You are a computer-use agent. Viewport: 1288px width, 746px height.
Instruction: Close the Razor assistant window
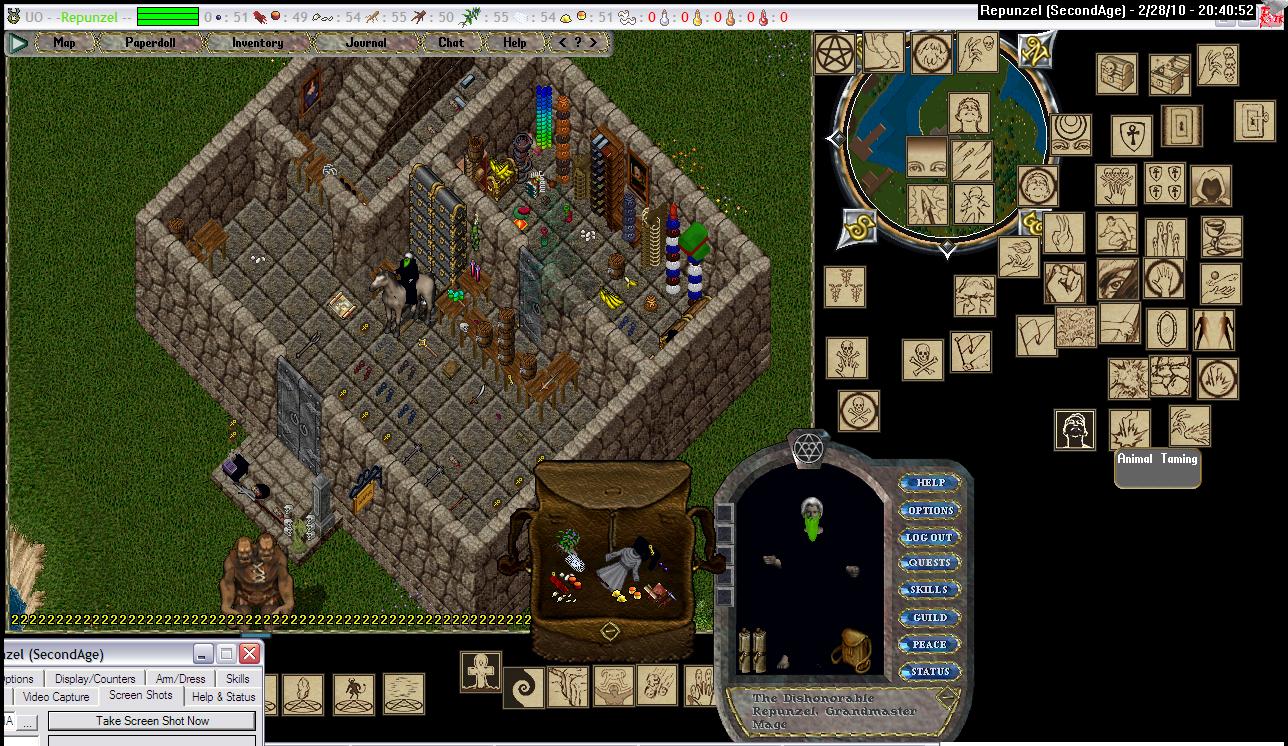click(249, 654)
